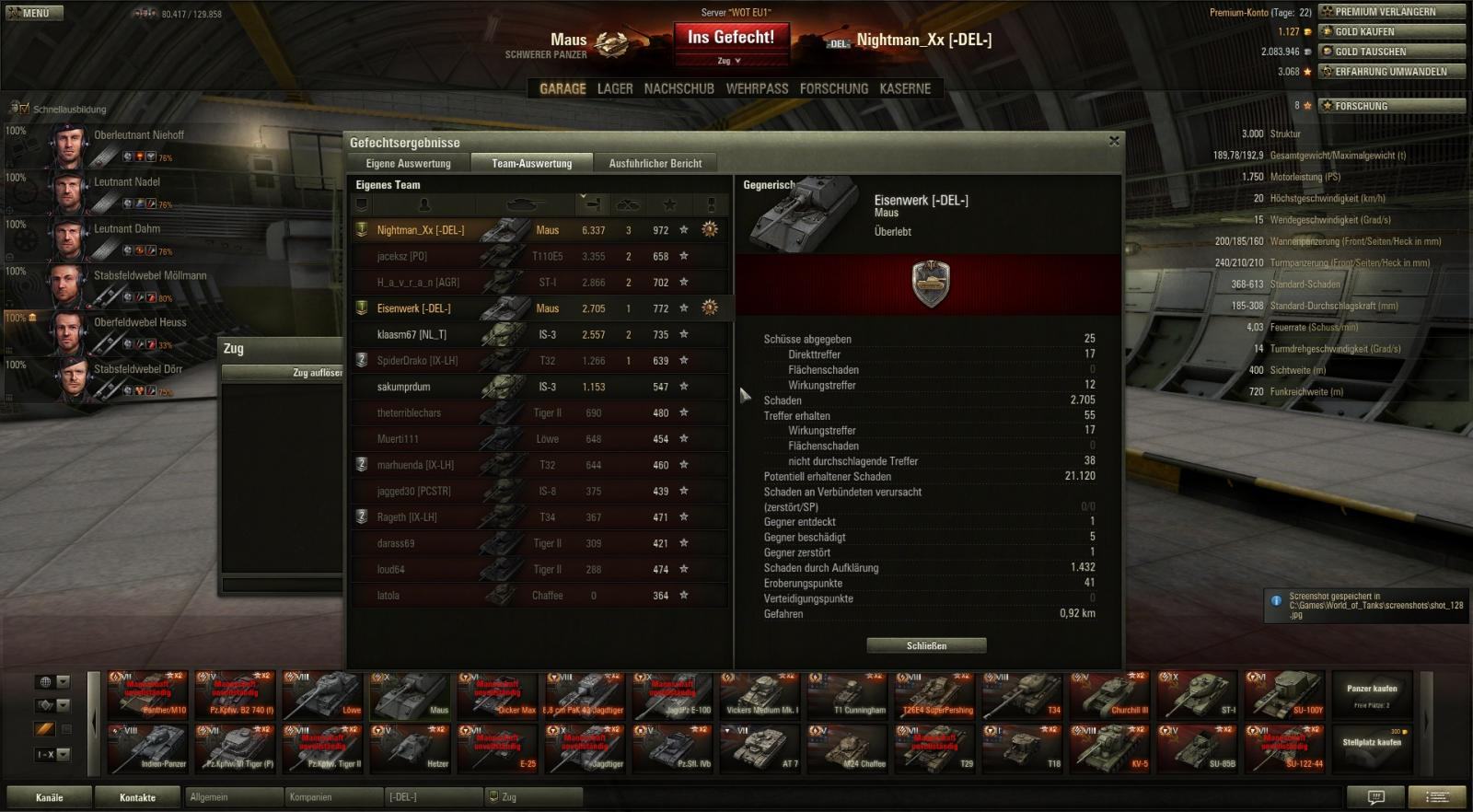
Task: Show the Eigene Auswertung tab
Action: click(408, 164)
